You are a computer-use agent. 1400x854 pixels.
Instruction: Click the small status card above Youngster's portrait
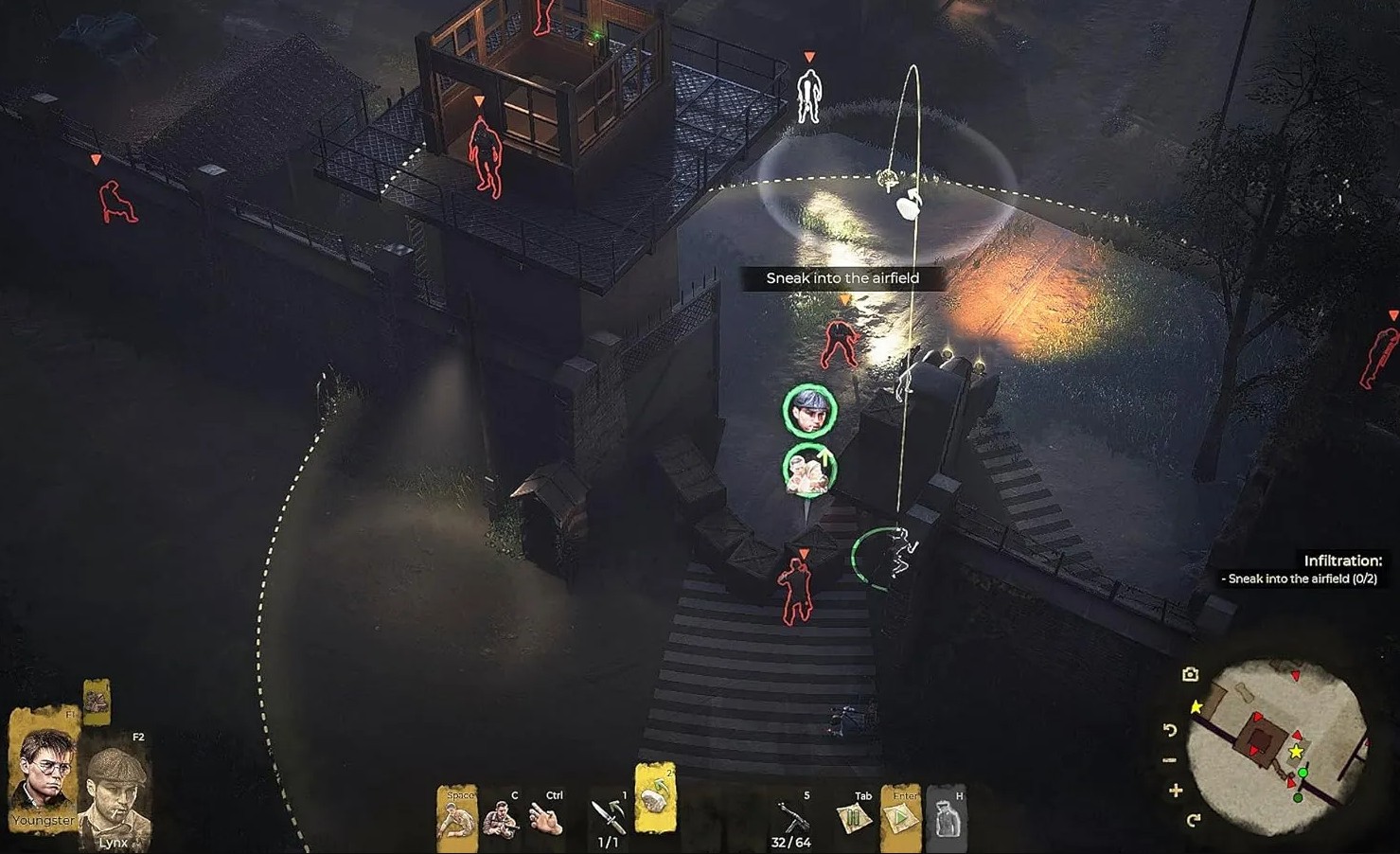(x=96, y=702)
